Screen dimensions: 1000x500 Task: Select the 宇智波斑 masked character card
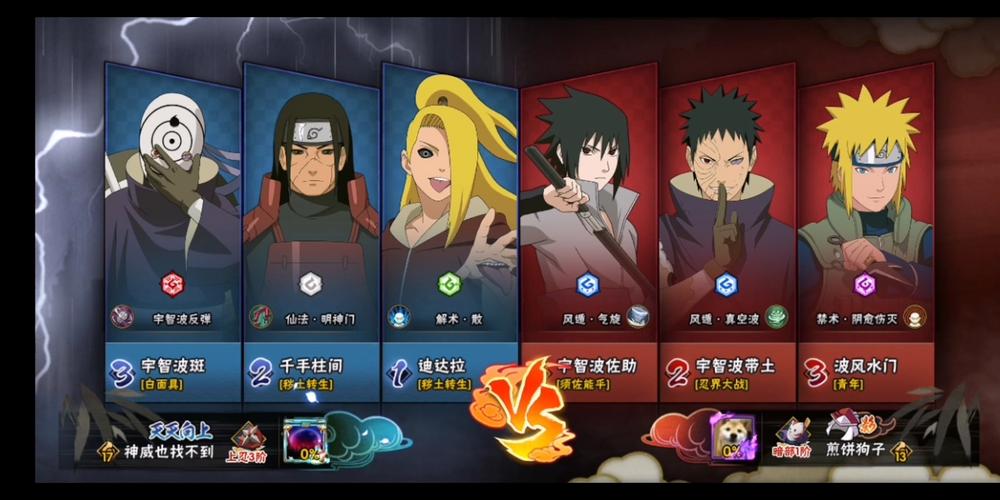(172, 220)
